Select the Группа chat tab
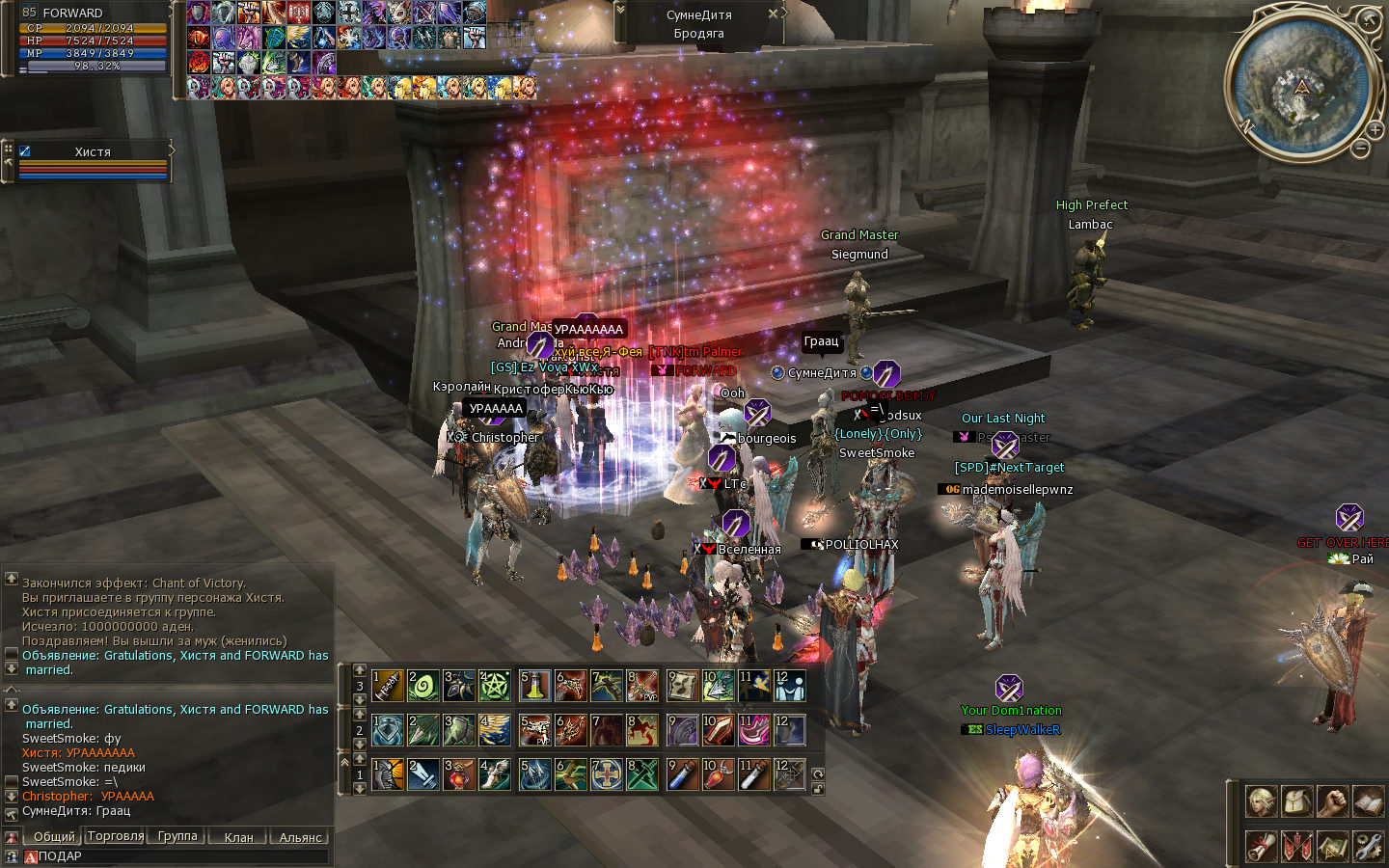Screen dimensions: 1389x868 tap(177, 836)
